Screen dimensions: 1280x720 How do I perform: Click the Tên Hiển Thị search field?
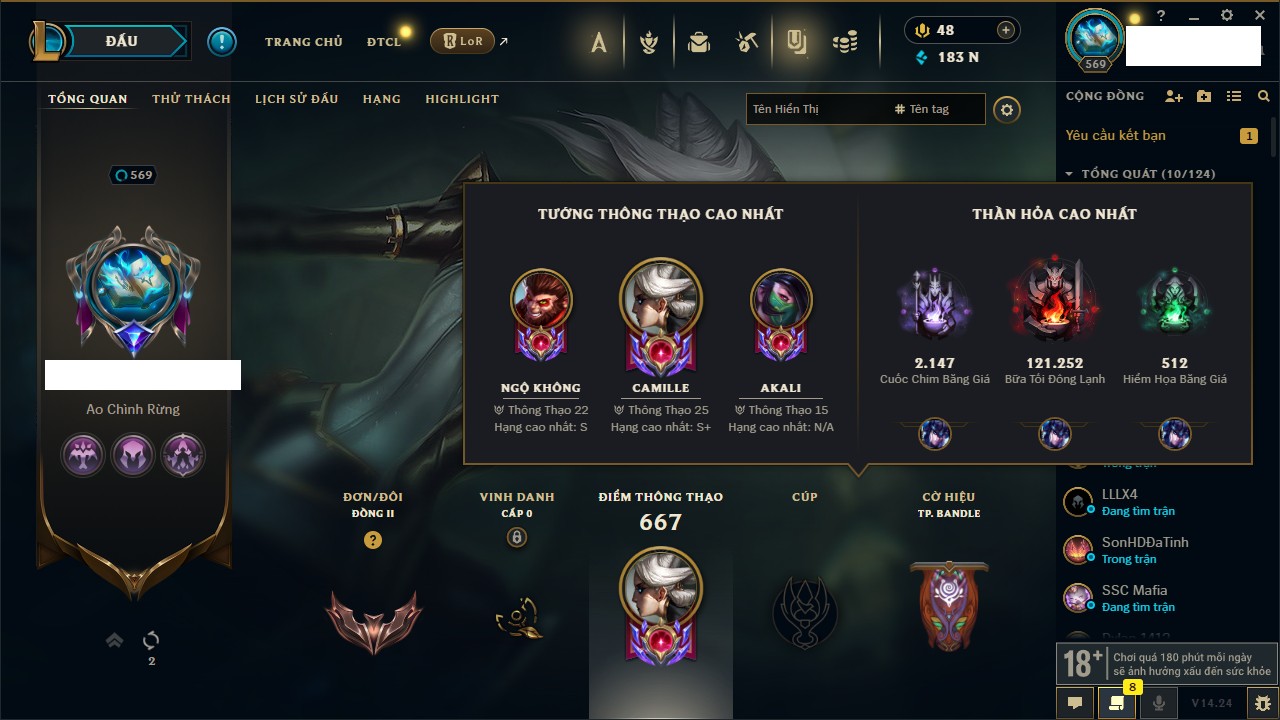tap(815, 109)
